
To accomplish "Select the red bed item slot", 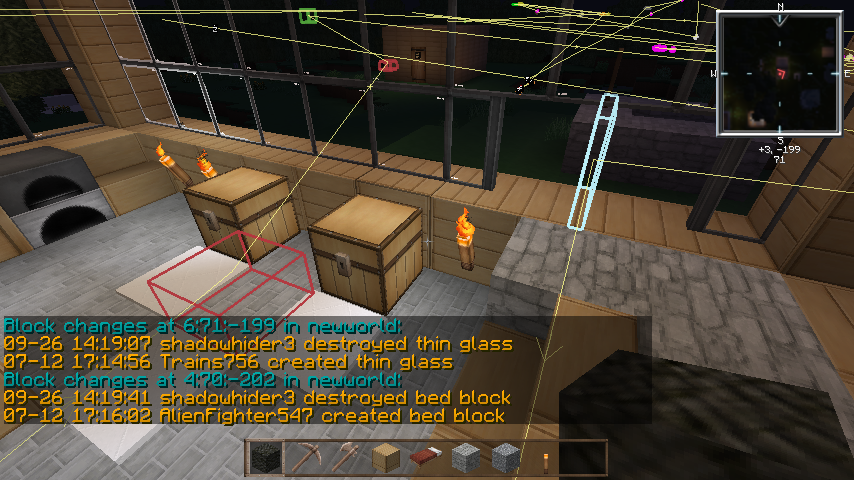I will point(424,459).
